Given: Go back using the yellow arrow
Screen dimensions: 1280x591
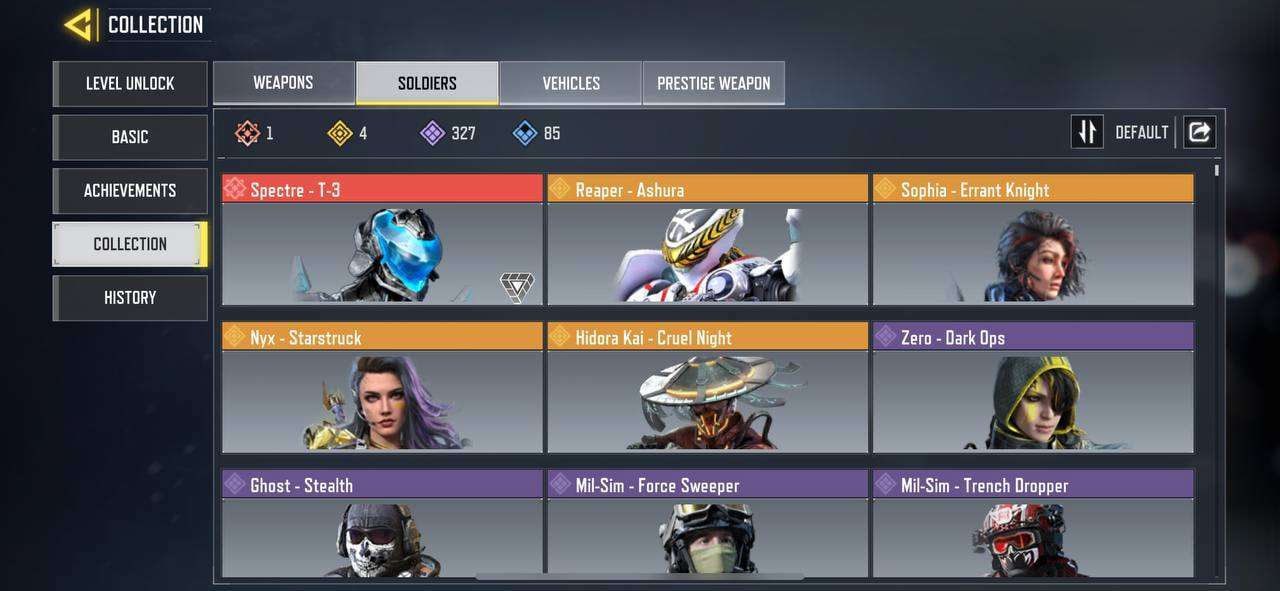Looking at the screenshot, I should tap(78, 25).
